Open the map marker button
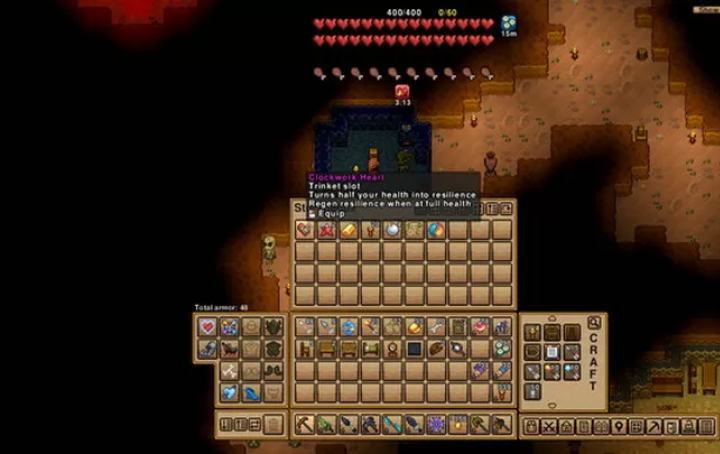Image resolution: width=720 pixels, height=454 pixels. pos(621,427)
